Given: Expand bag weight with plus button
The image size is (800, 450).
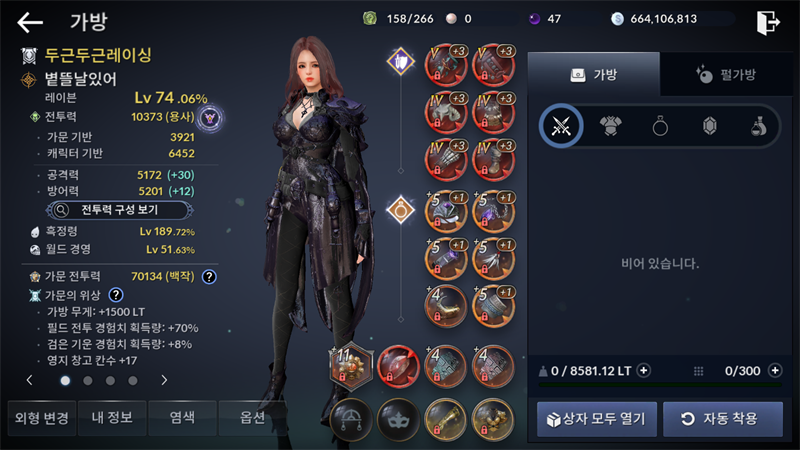Looking at the screenshot, I should (x=643, y=371).
